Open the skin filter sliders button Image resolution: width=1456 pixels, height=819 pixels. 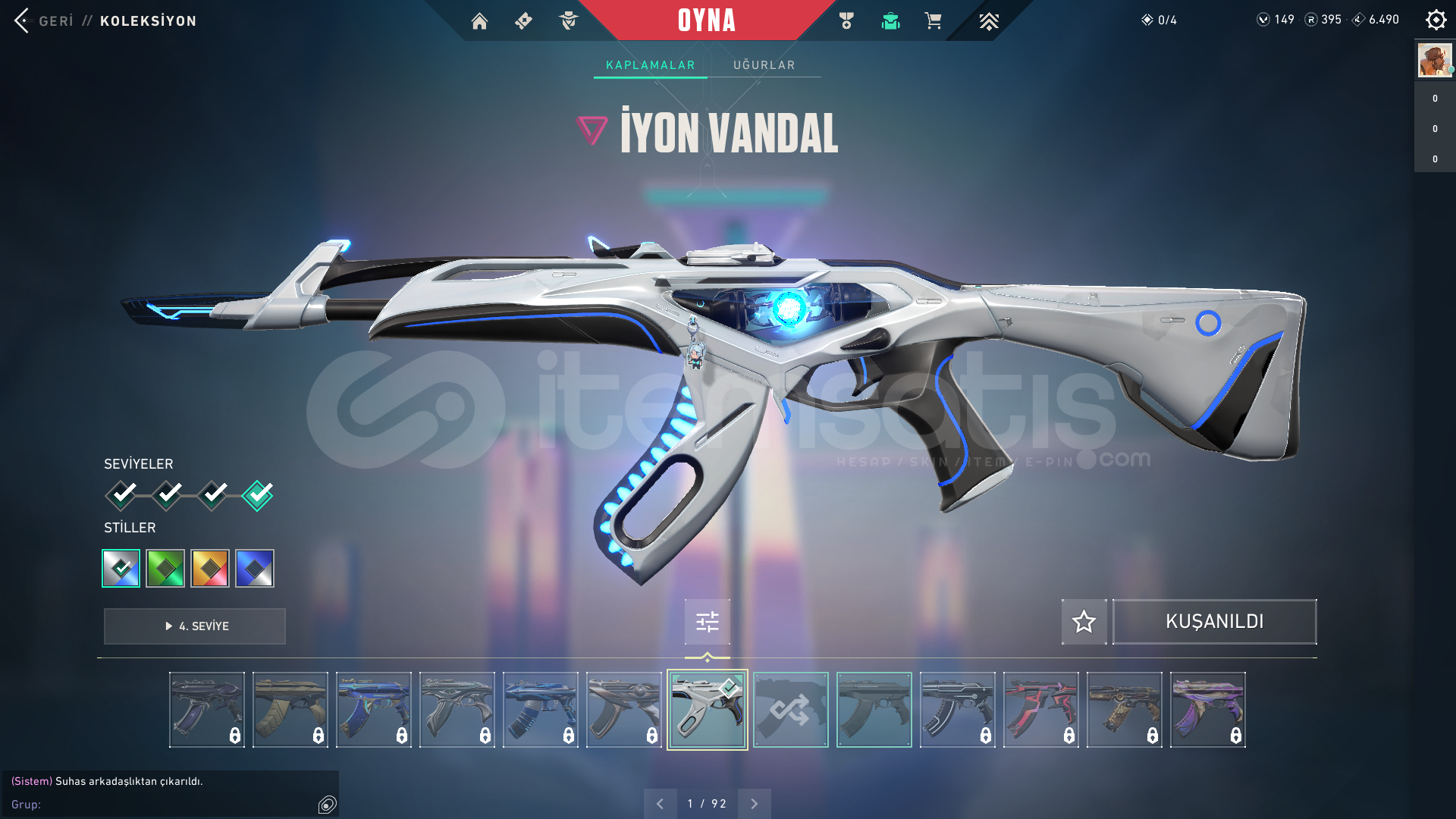pyautogui.click(x=707, y=622)
